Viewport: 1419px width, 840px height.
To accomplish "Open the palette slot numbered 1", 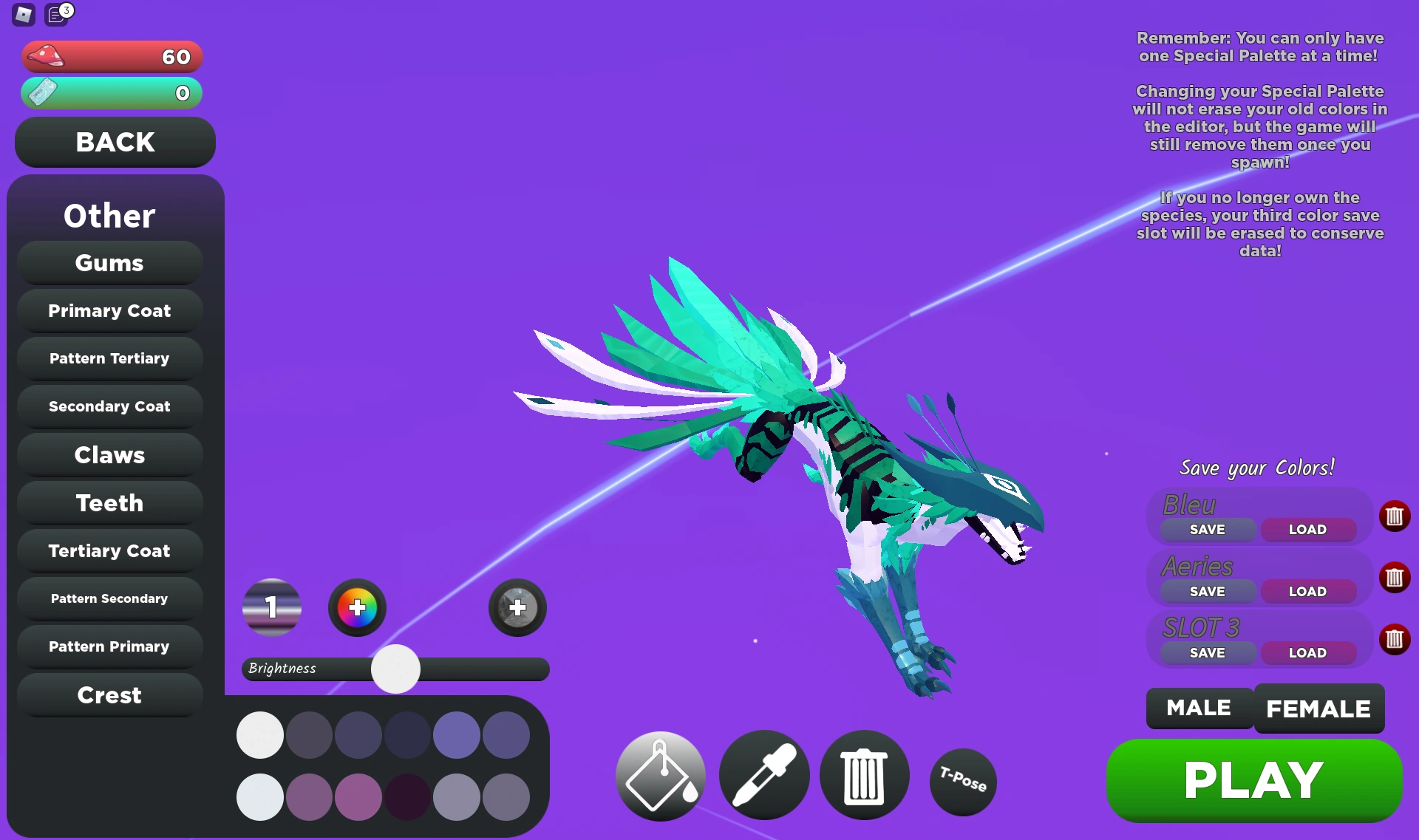I will coord(271,607).
